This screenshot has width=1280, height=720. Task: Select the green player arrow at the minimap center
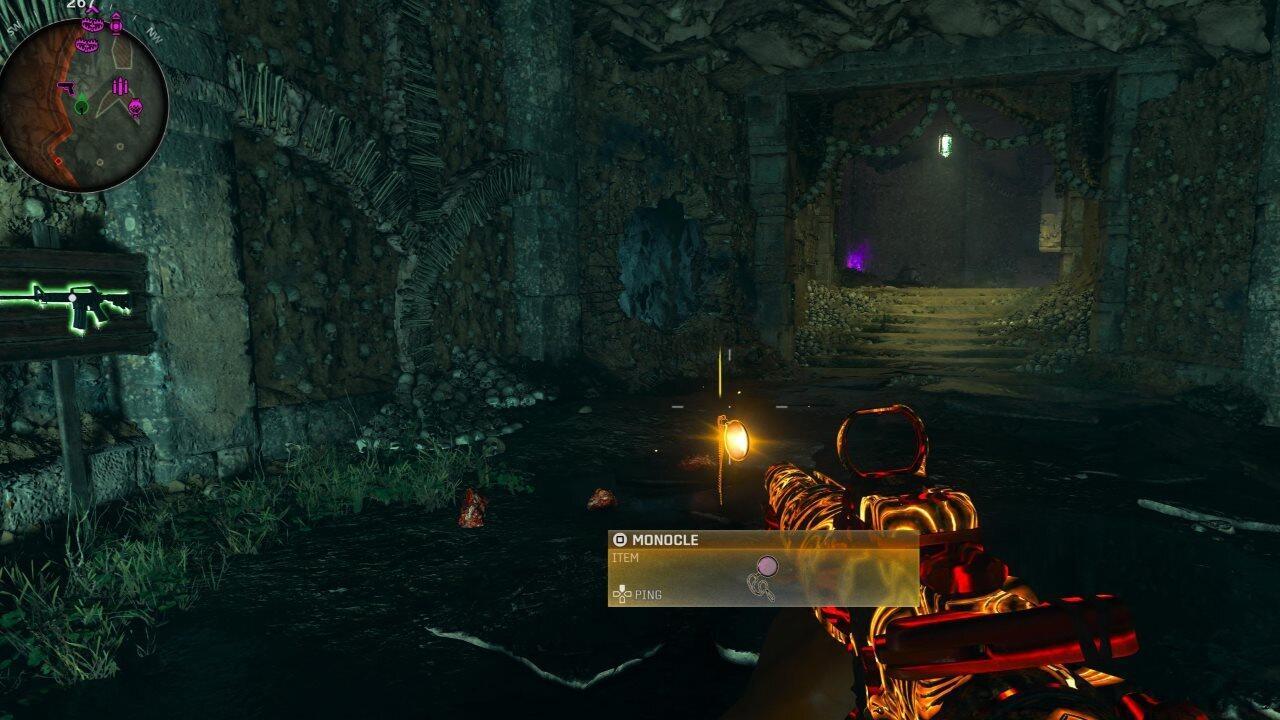click(x=81, y=104)
